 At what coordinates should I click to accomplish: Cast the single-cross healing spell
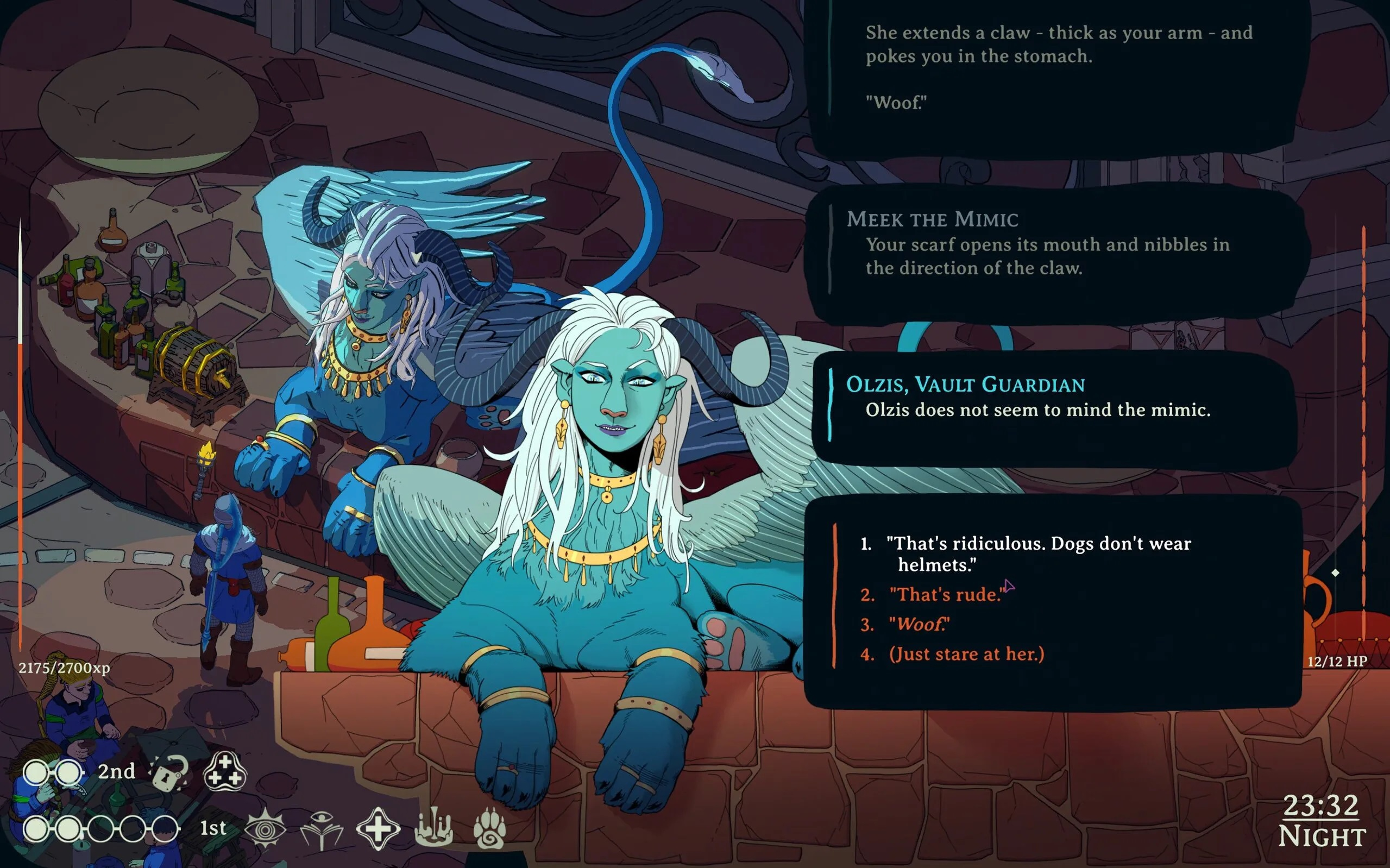tap(378, 828)
